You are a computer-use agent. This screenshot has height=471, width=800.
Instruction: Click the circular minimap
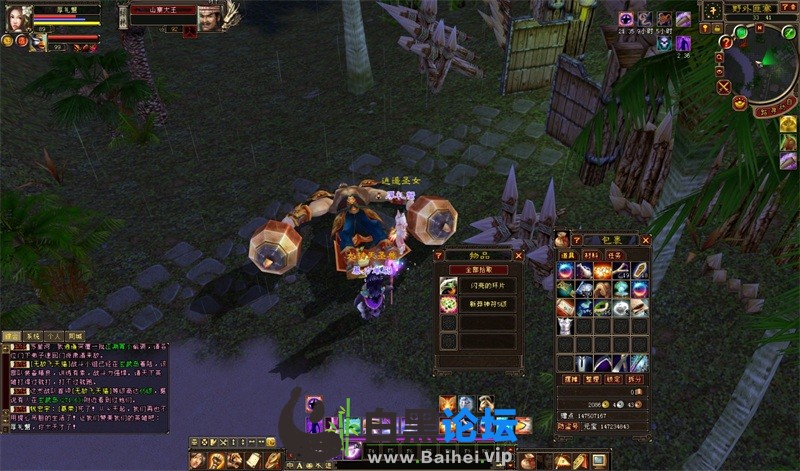tap(764, 65)
